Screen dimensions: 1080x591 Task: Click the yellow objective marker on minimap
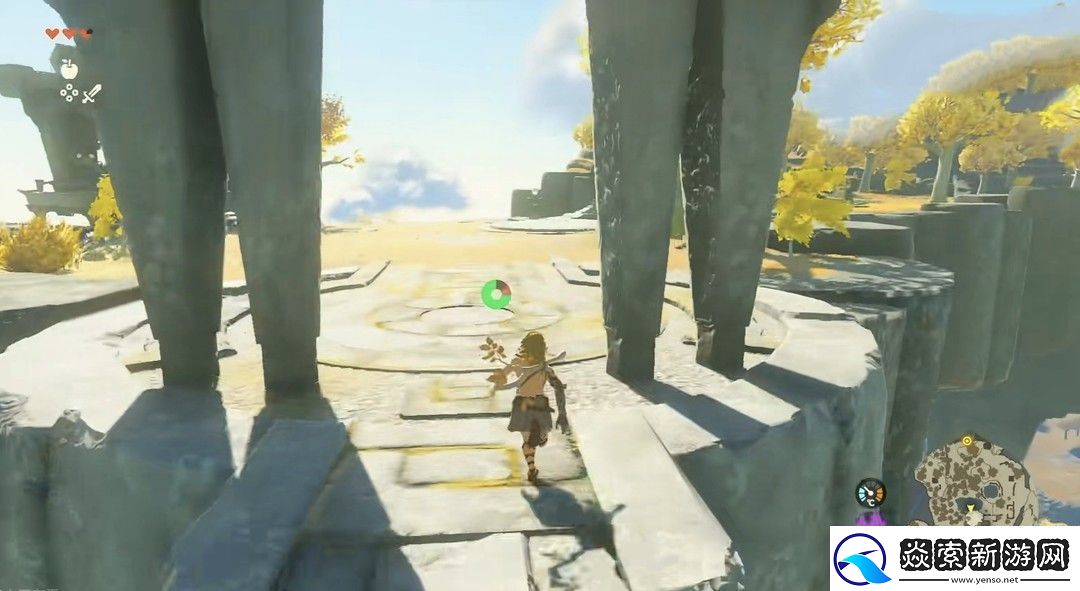coord(967,439)
